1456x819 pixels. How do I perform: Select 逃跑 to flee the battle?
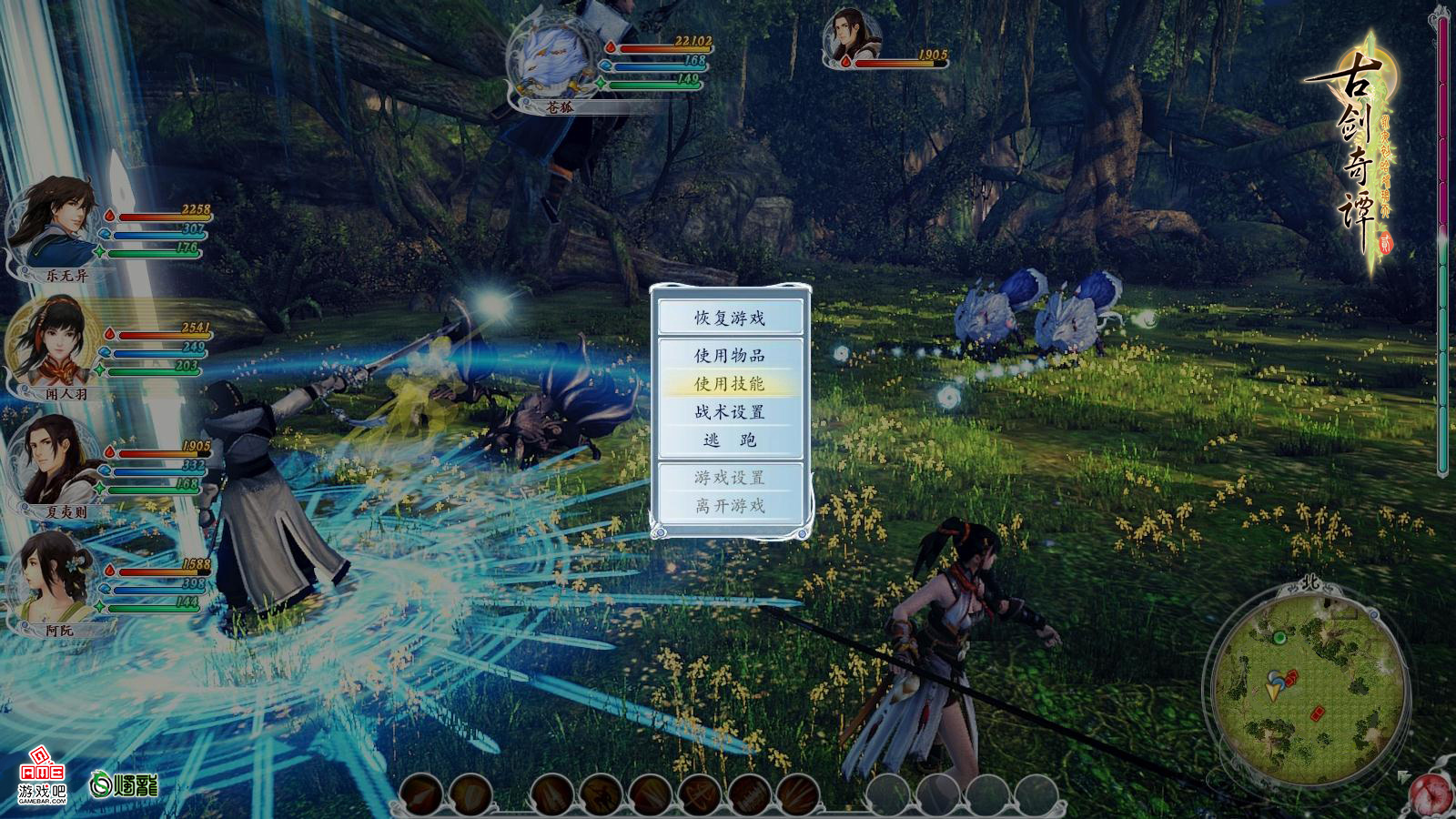point(730,440)
